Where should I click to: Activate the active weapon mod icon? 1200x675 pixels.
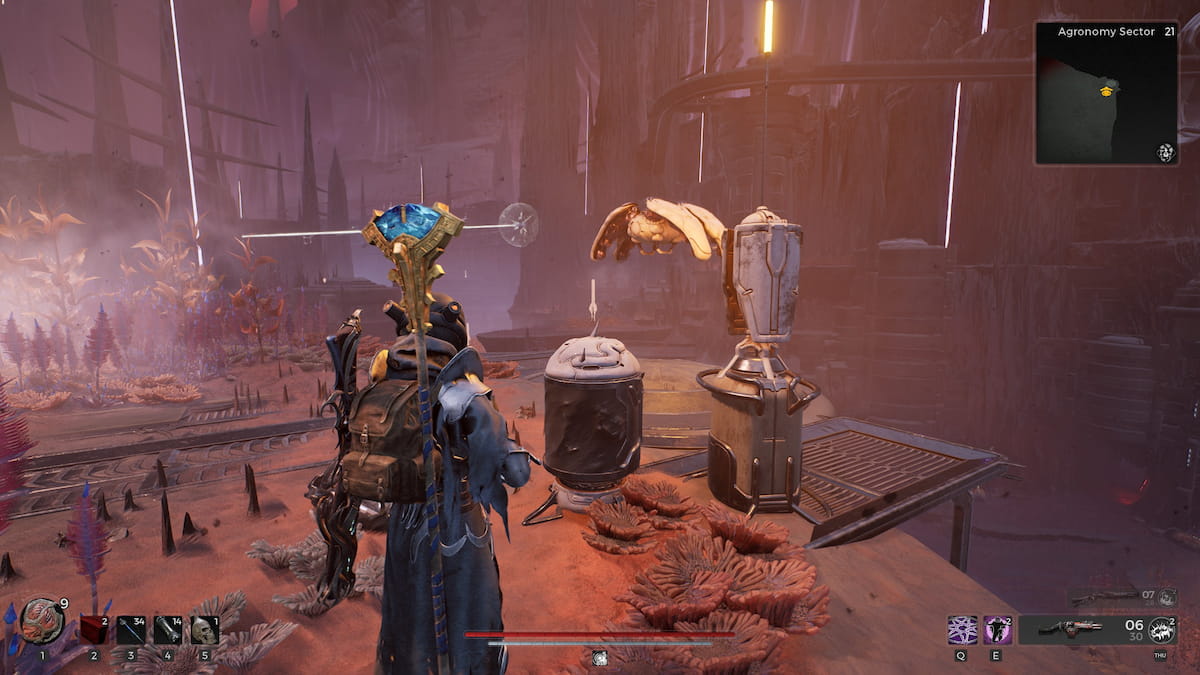1161,630
